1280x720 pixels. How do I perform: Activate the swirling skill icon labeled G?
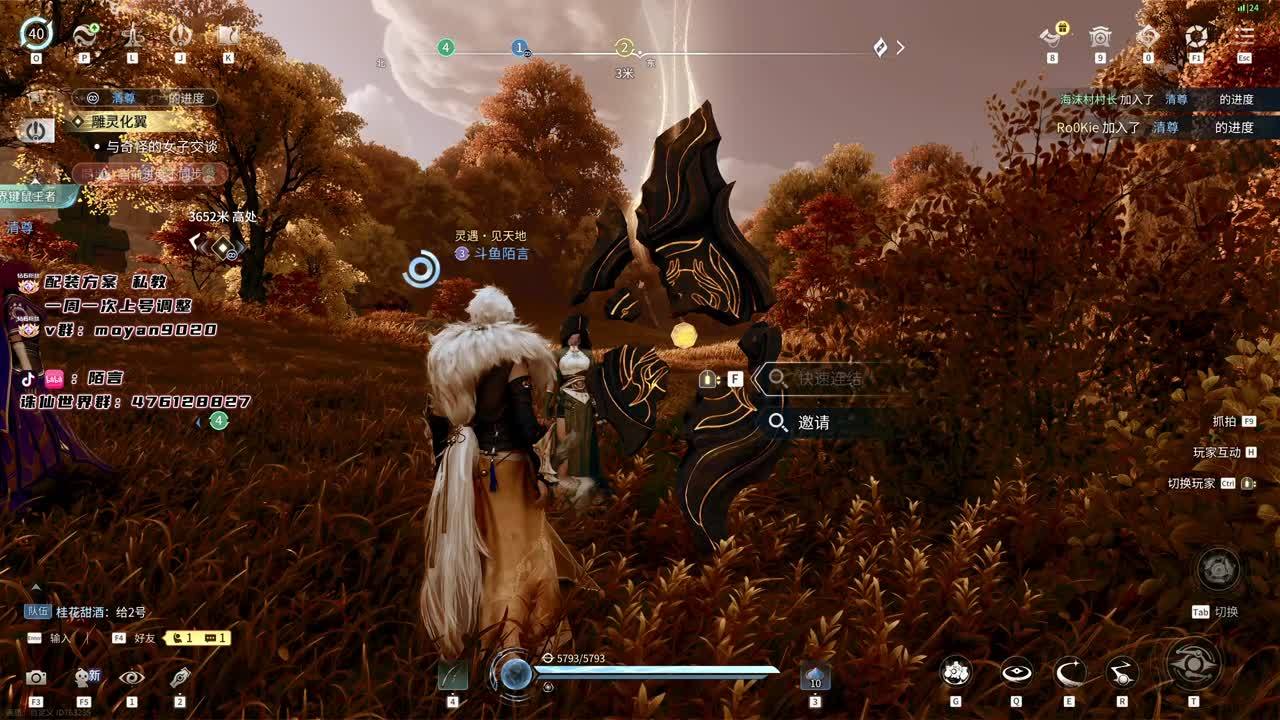[x=956, y=672]
